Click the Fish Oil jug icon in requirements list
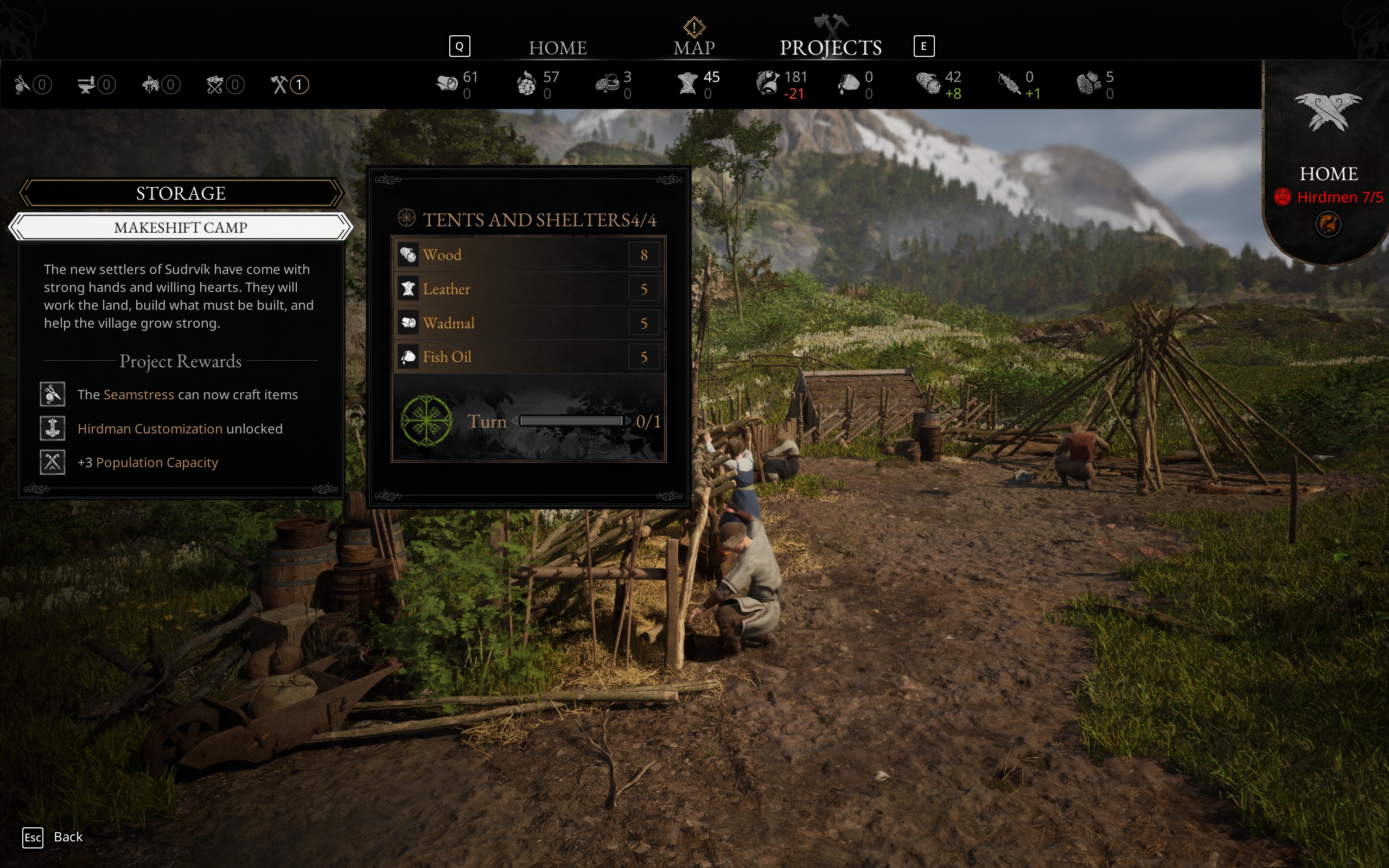 tap(408, 356)
